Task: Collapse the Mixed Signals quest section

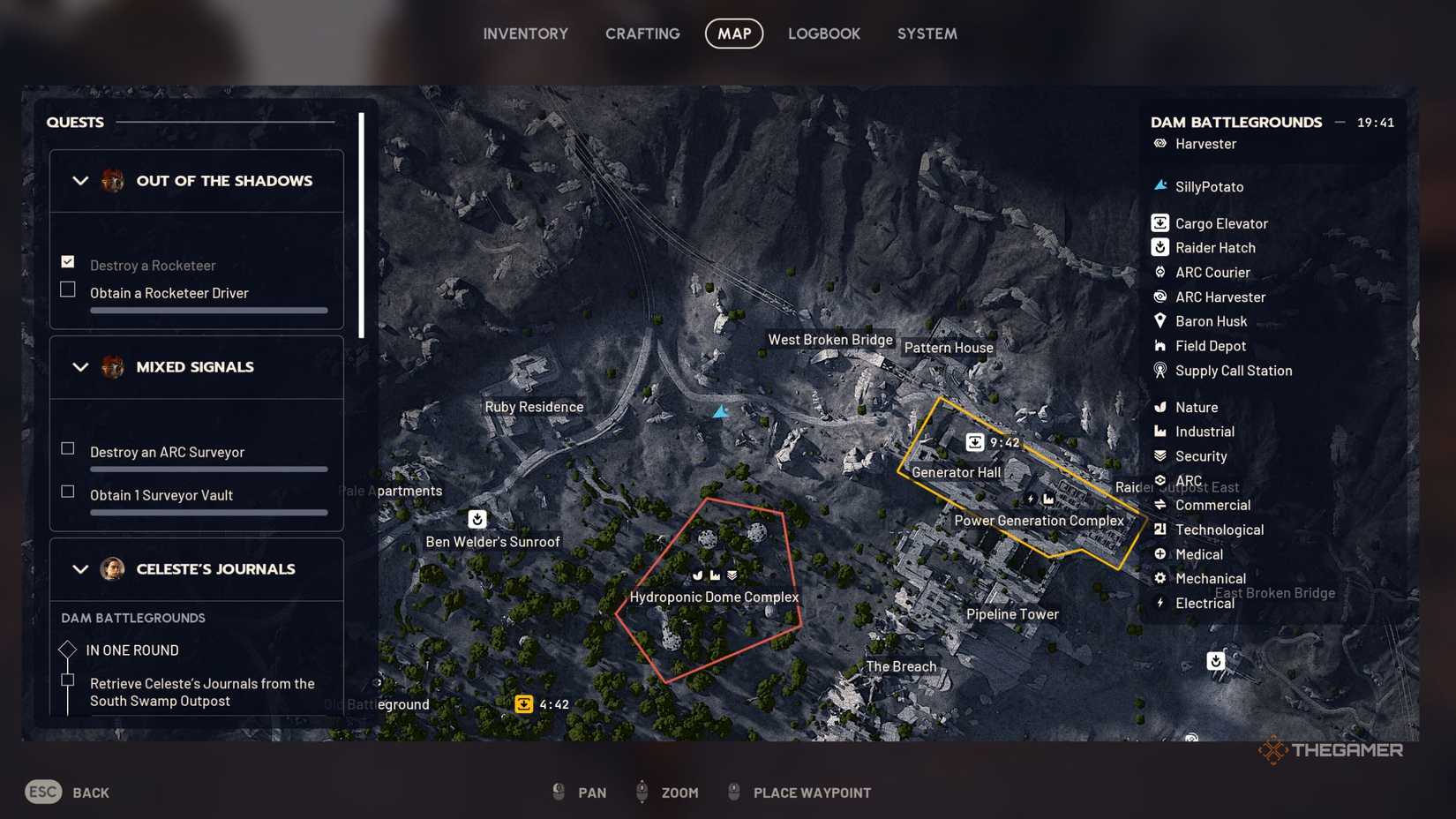Action: [80, 367]
